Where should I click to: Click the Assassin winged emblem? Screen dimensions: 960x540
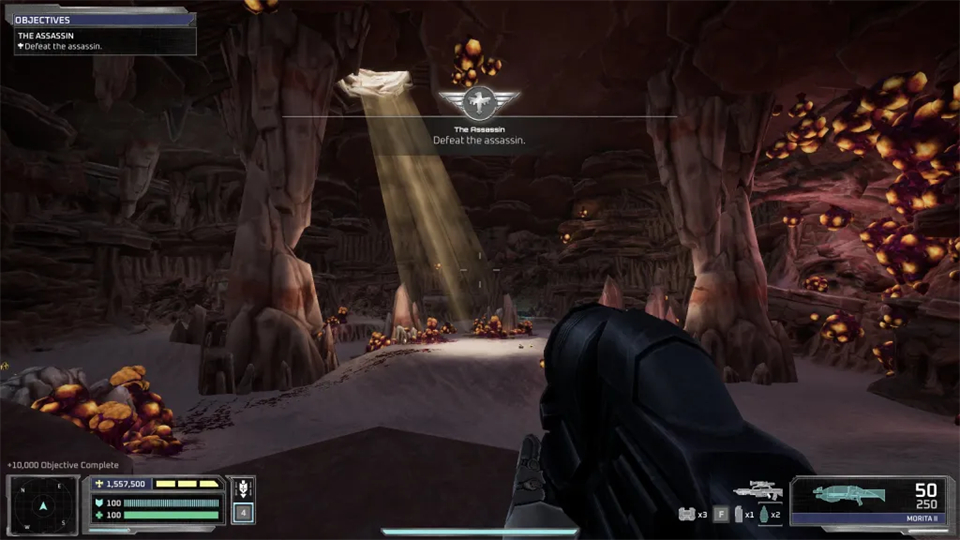coord(479,102)
